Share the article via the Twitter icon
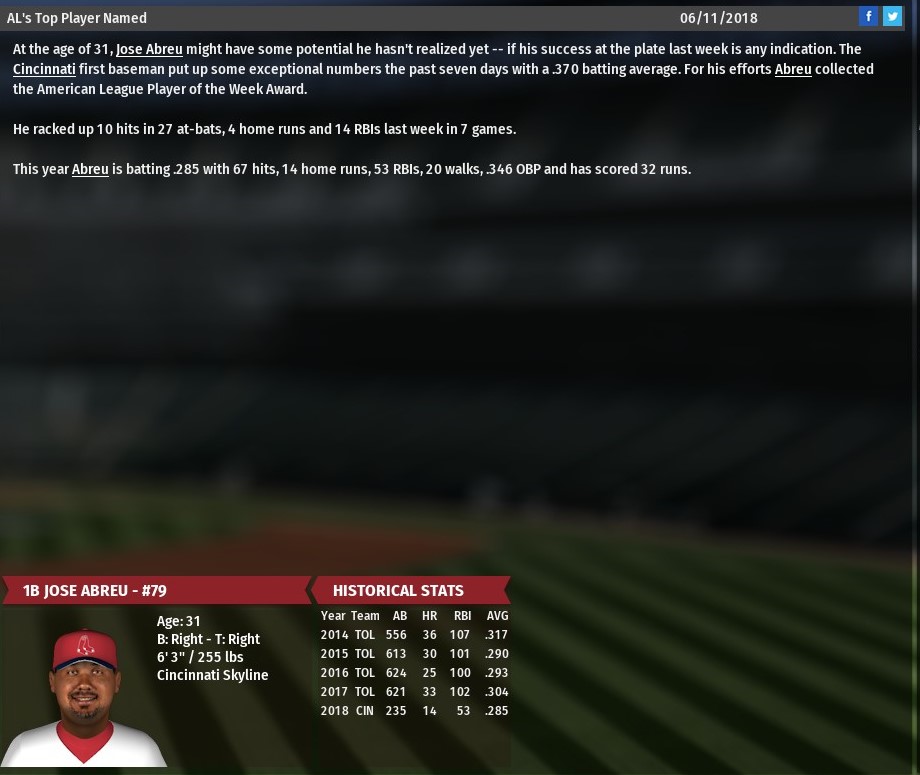The image size is (920, 775). [x=892, y=17]
